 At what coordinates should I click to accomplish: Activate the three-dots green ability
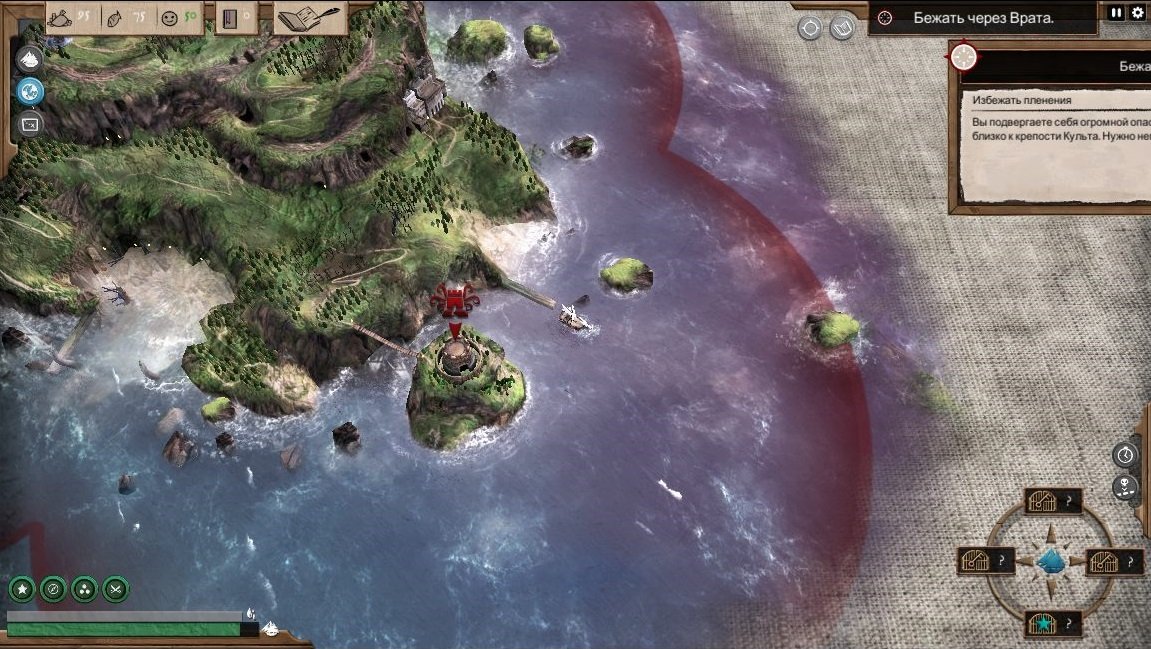tap(84, 589)
